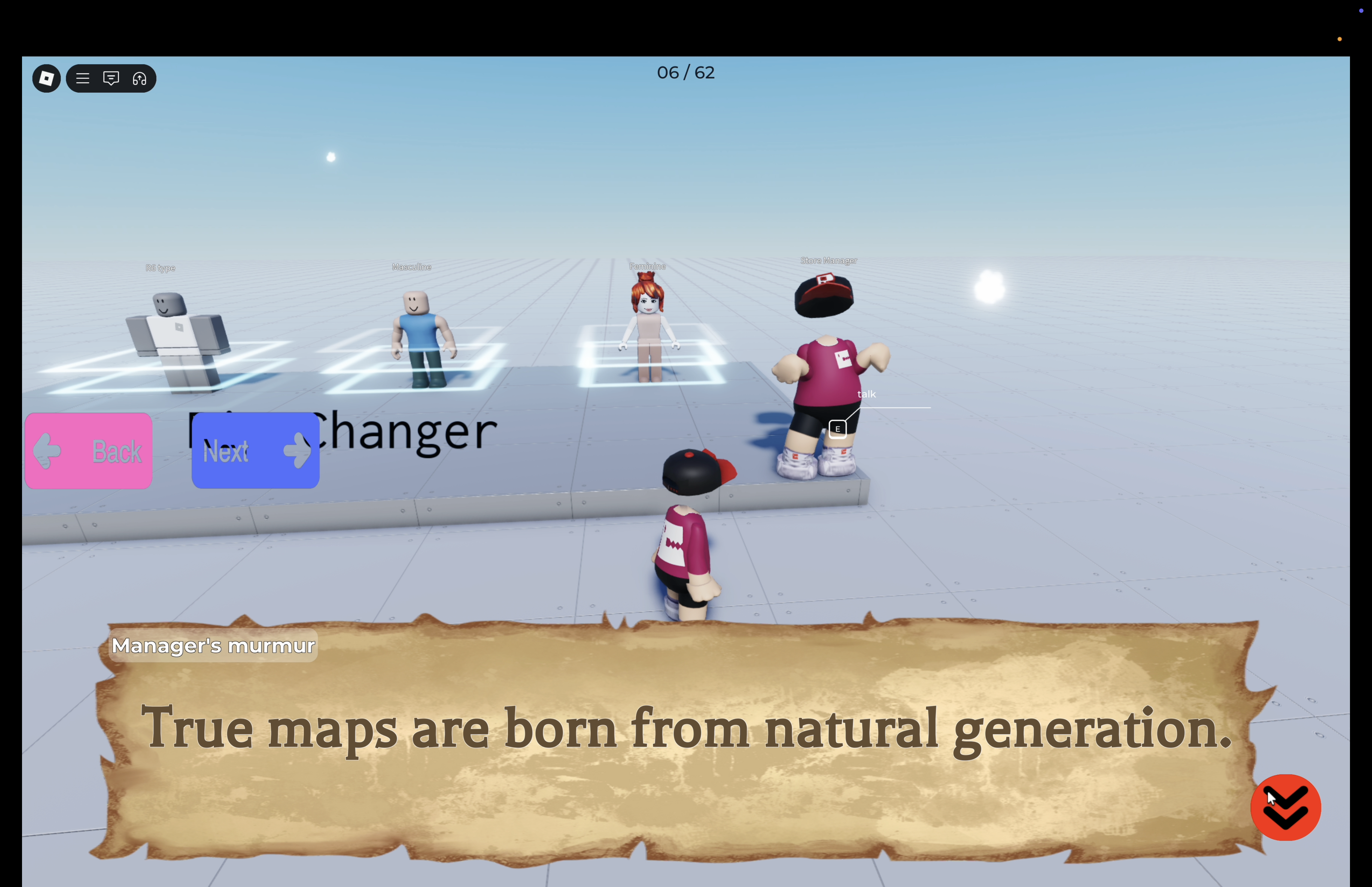Open the hamburger list menu
Image resolution: width=1372 pixels, height=887 pixels.
pos(83,78)
